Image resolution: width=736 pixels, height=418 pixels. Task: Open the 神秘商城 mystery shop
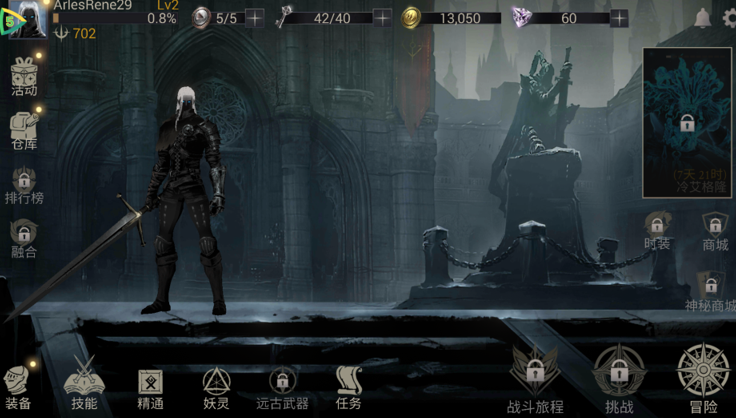pos(710,288)
